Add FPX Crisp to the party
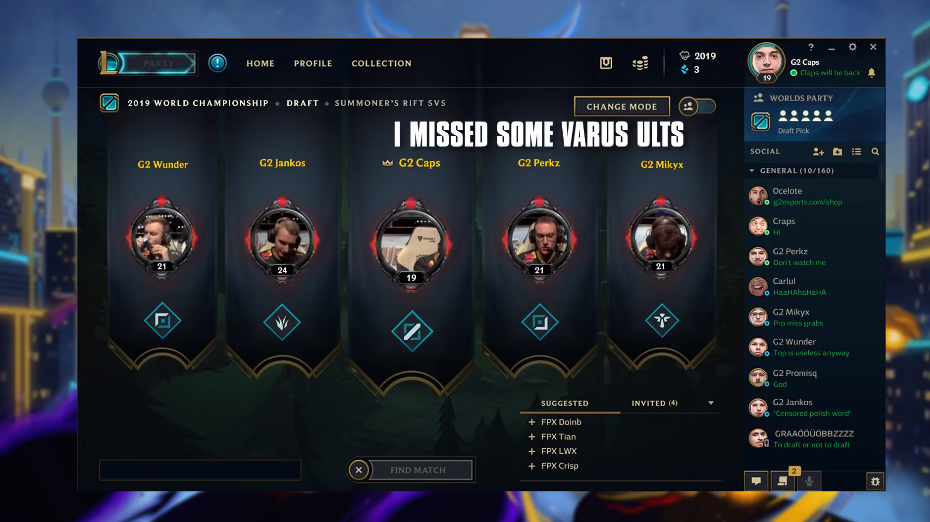This screenshot has width=930, height=522. click(532, 466)
